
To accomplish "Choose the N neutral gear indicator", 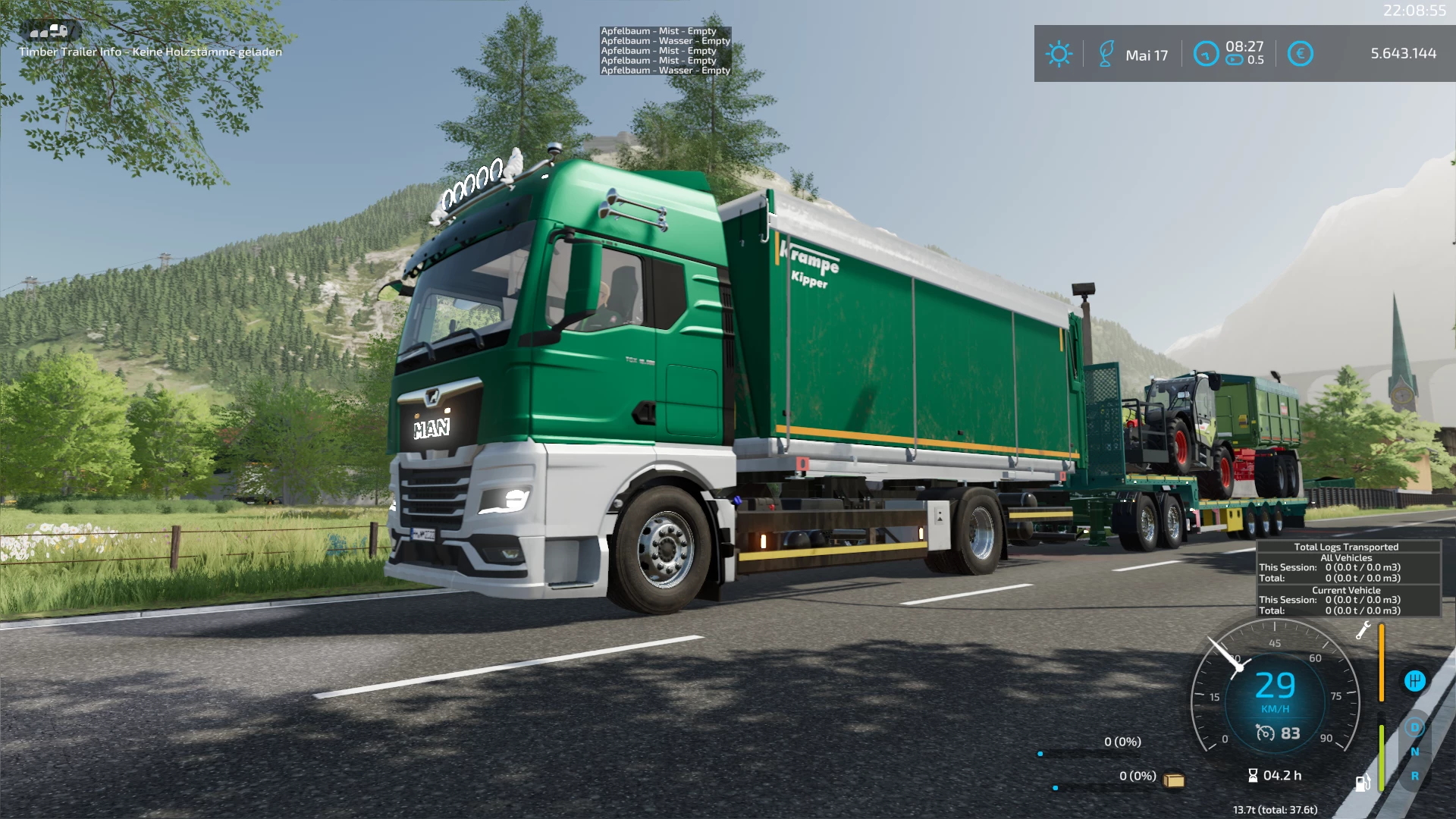I will tap(1414, 752).
